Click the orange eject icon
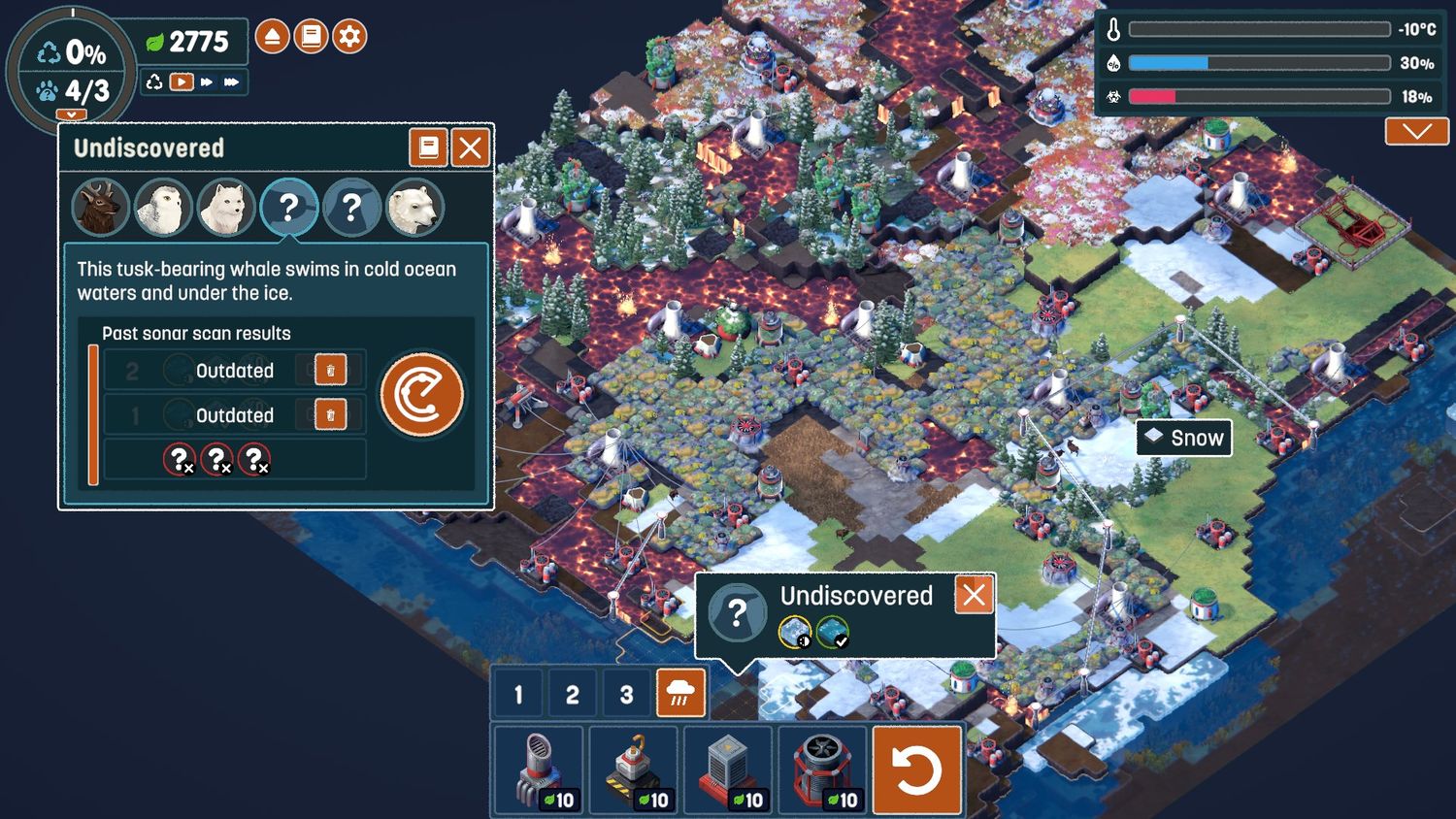1456x819 pixels. [x=273, y=37]
